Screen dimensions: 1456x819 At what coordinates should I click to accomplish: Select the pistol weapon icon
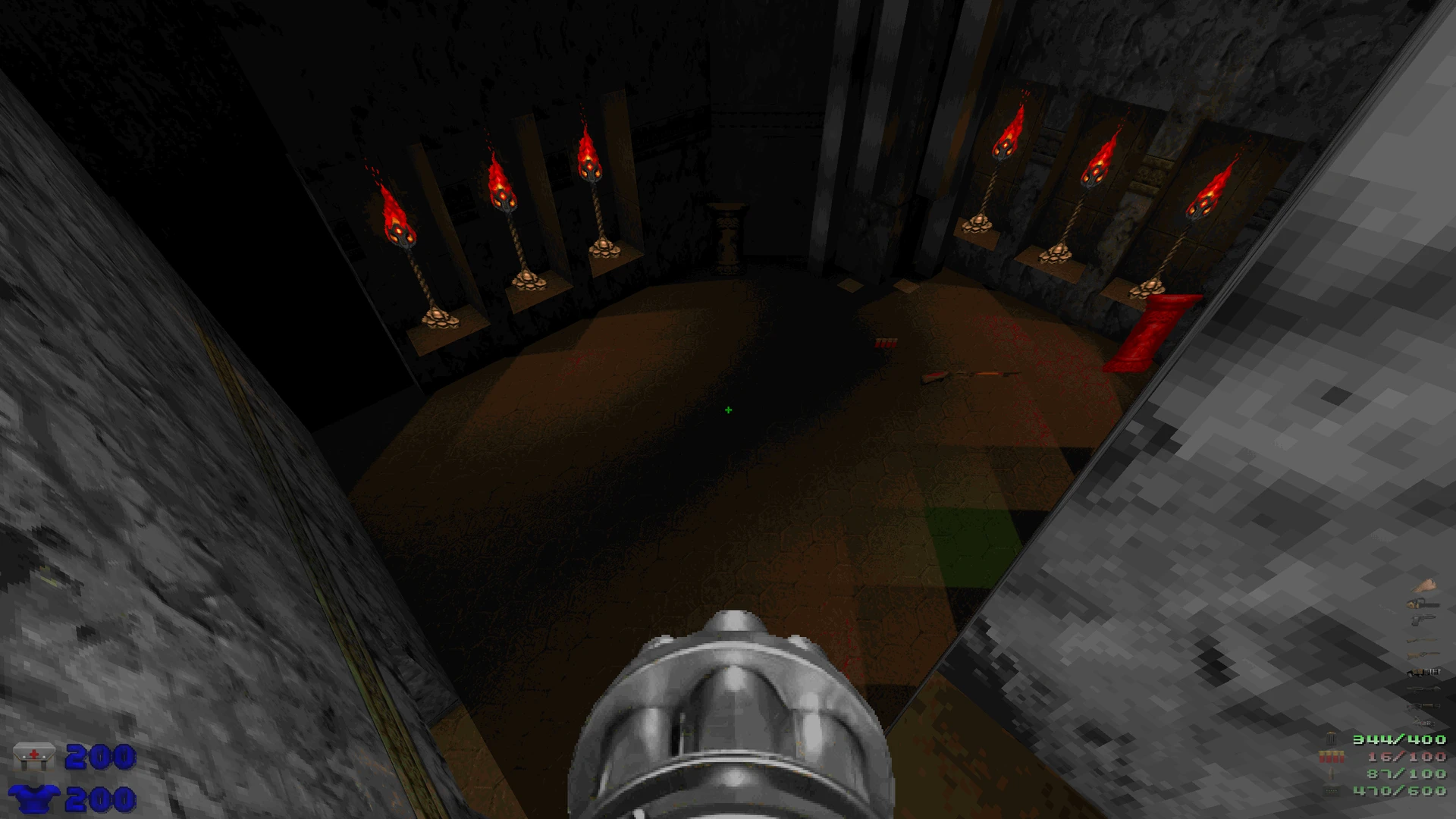[x=1423, y=620]
